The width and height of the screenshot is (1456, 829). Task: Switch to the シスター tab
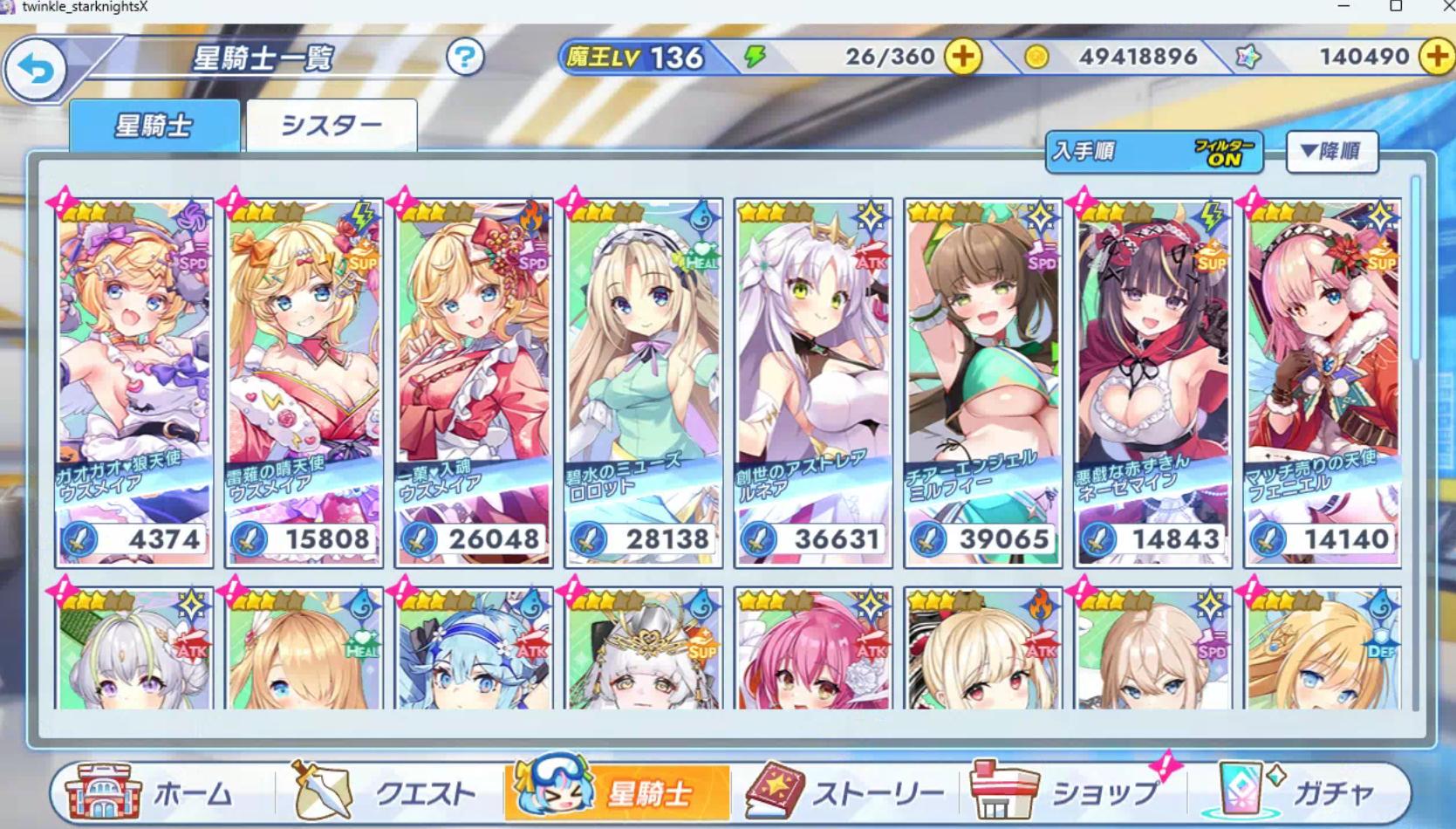[x=332, y=126]
